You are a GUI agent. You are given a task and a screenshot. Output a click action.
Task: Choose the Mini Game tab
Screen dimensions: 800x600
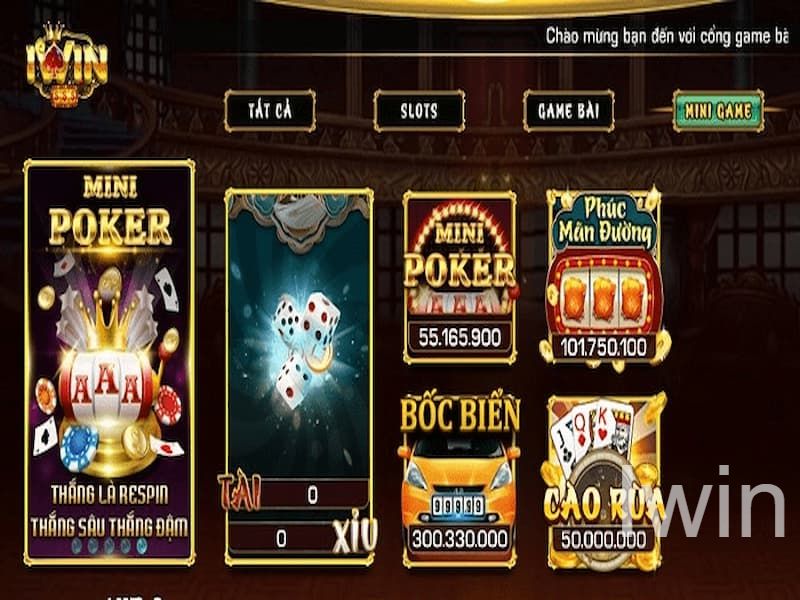(717, 111)
